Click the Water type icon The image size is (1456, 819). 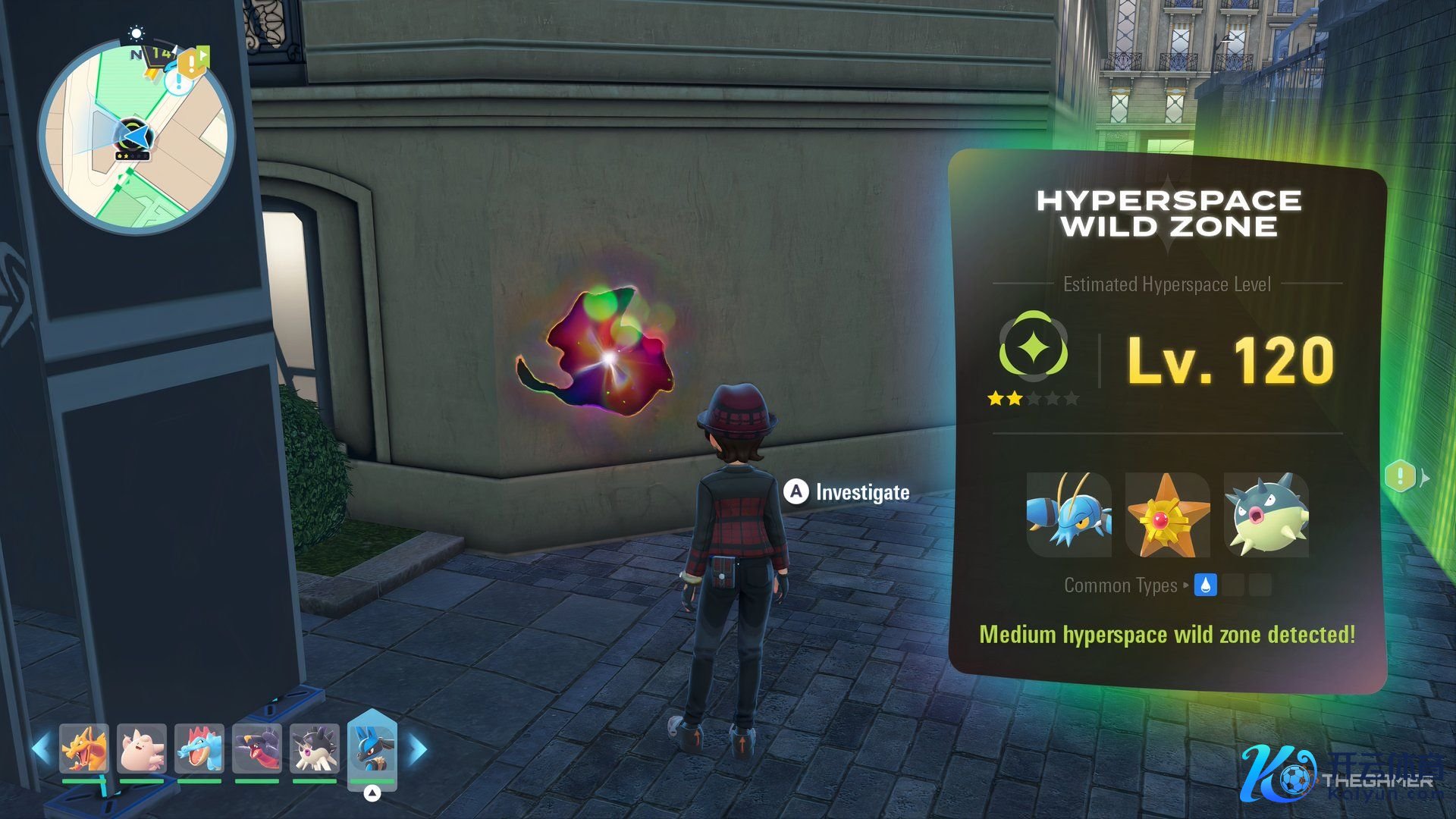[1205, 585]
